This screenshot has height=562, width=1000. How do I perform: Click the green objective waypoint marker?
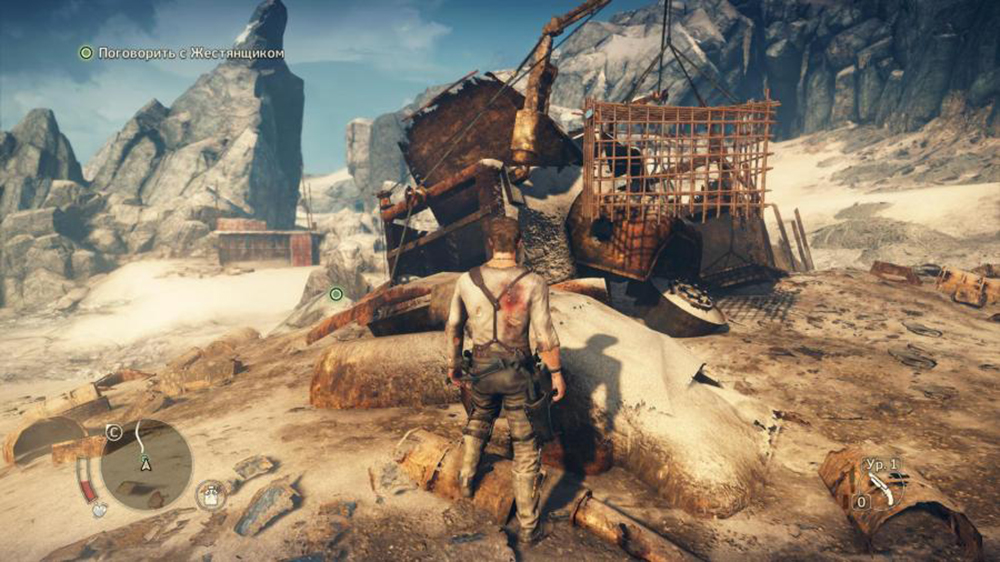(x=336, y=293)
